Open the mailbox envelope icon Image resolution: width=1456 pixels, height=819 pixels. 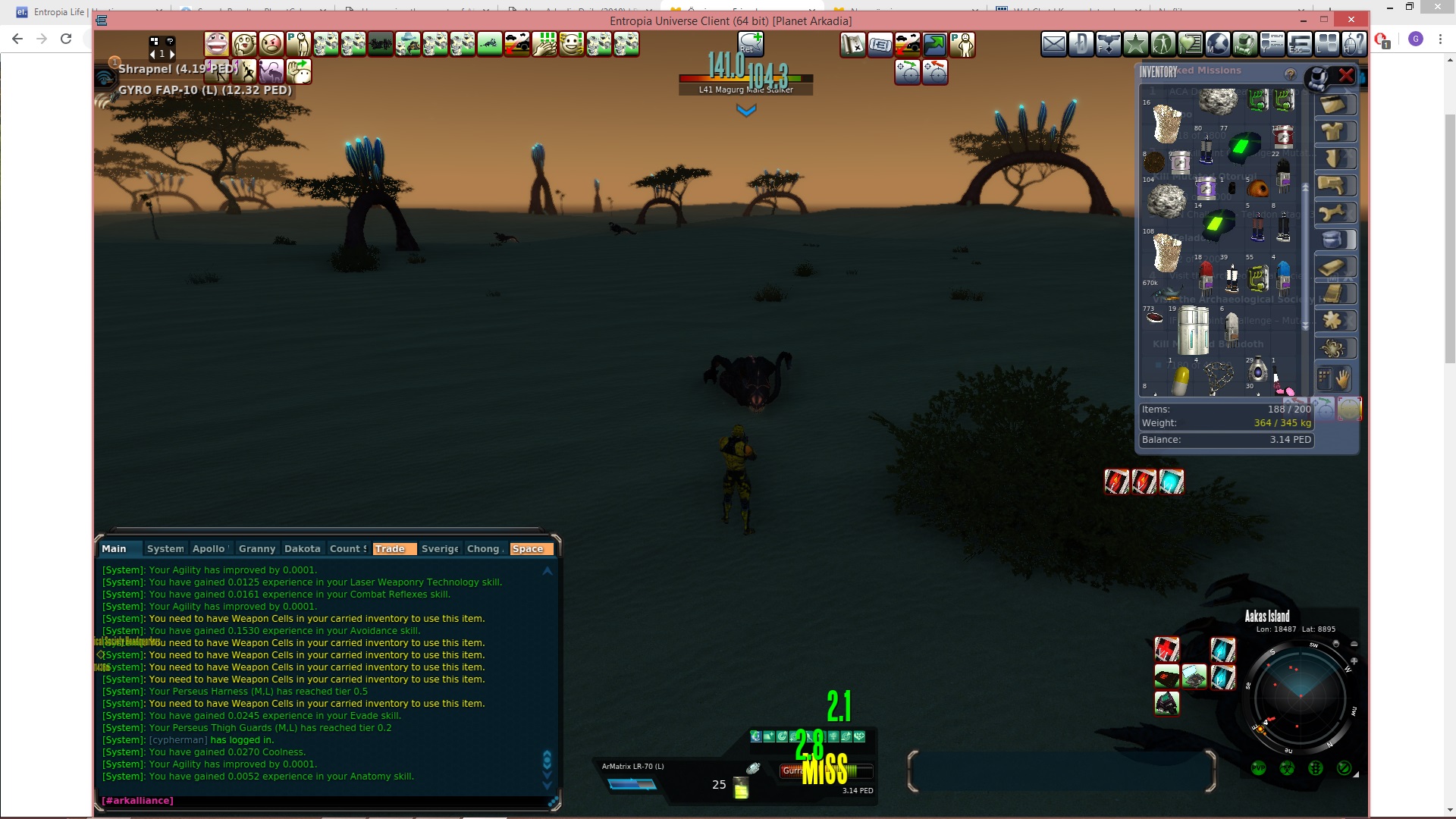1053,45
